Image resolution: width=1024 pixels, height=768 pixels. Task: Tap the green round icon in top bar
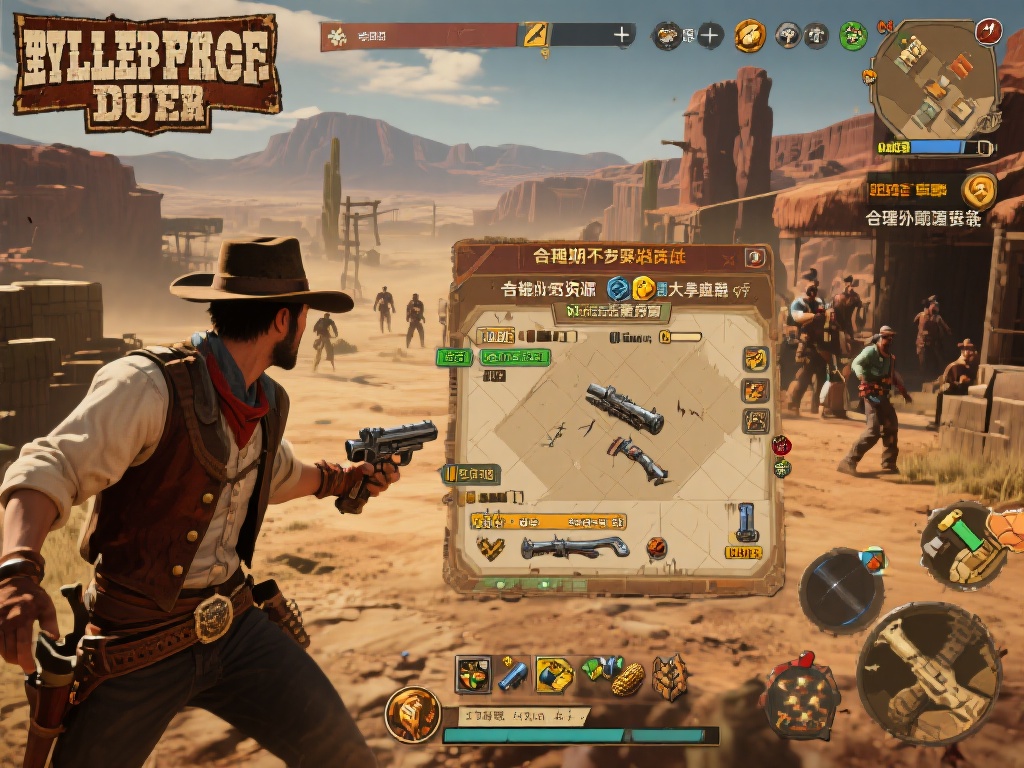pyautogui.click(x=853, y=37)
